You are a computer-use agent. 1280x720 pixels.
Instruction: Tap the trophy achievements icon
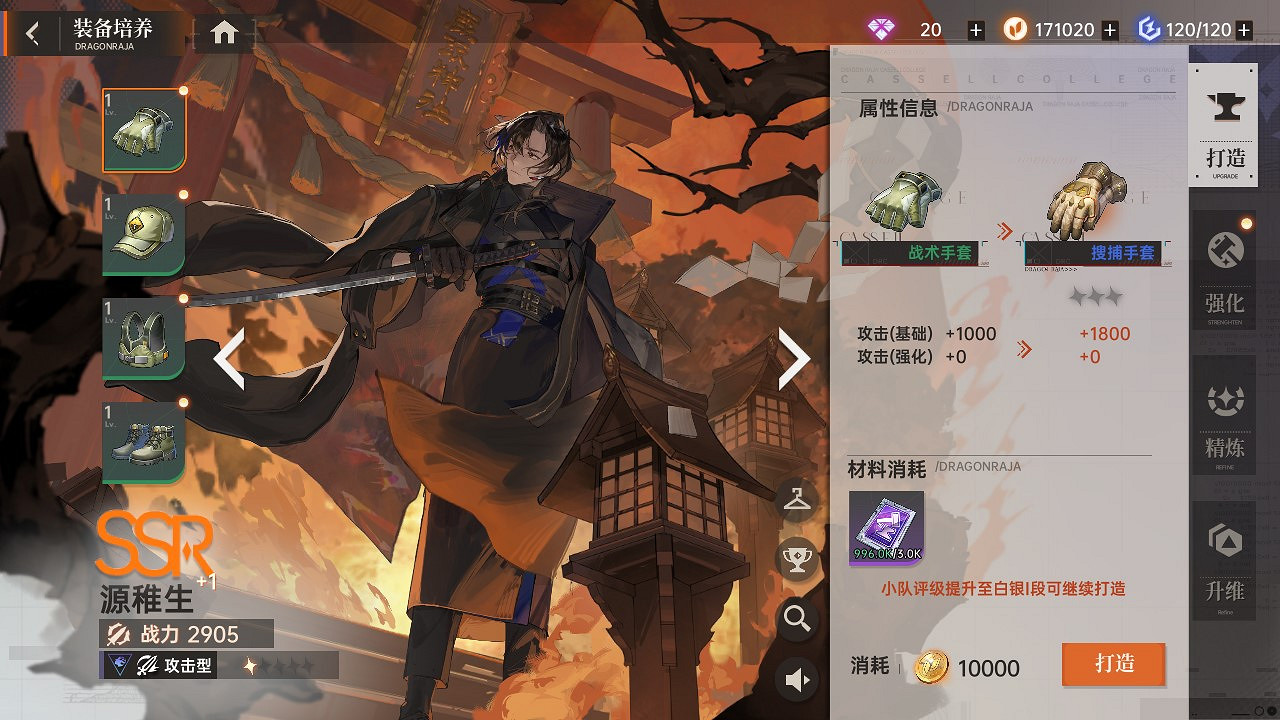click(x=796, y=560)
